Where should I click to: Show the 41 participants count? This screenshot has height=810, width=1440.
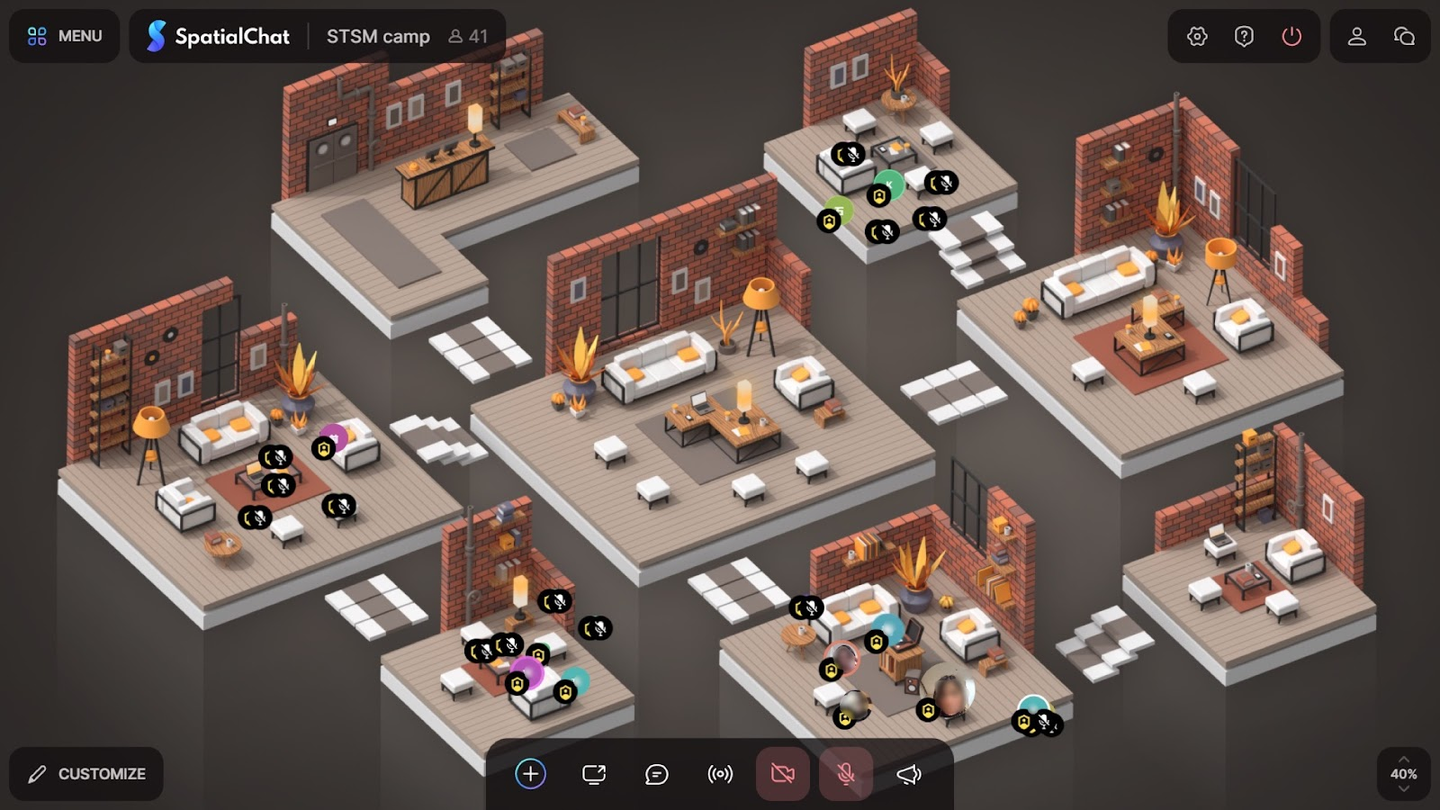click(468, 36)
